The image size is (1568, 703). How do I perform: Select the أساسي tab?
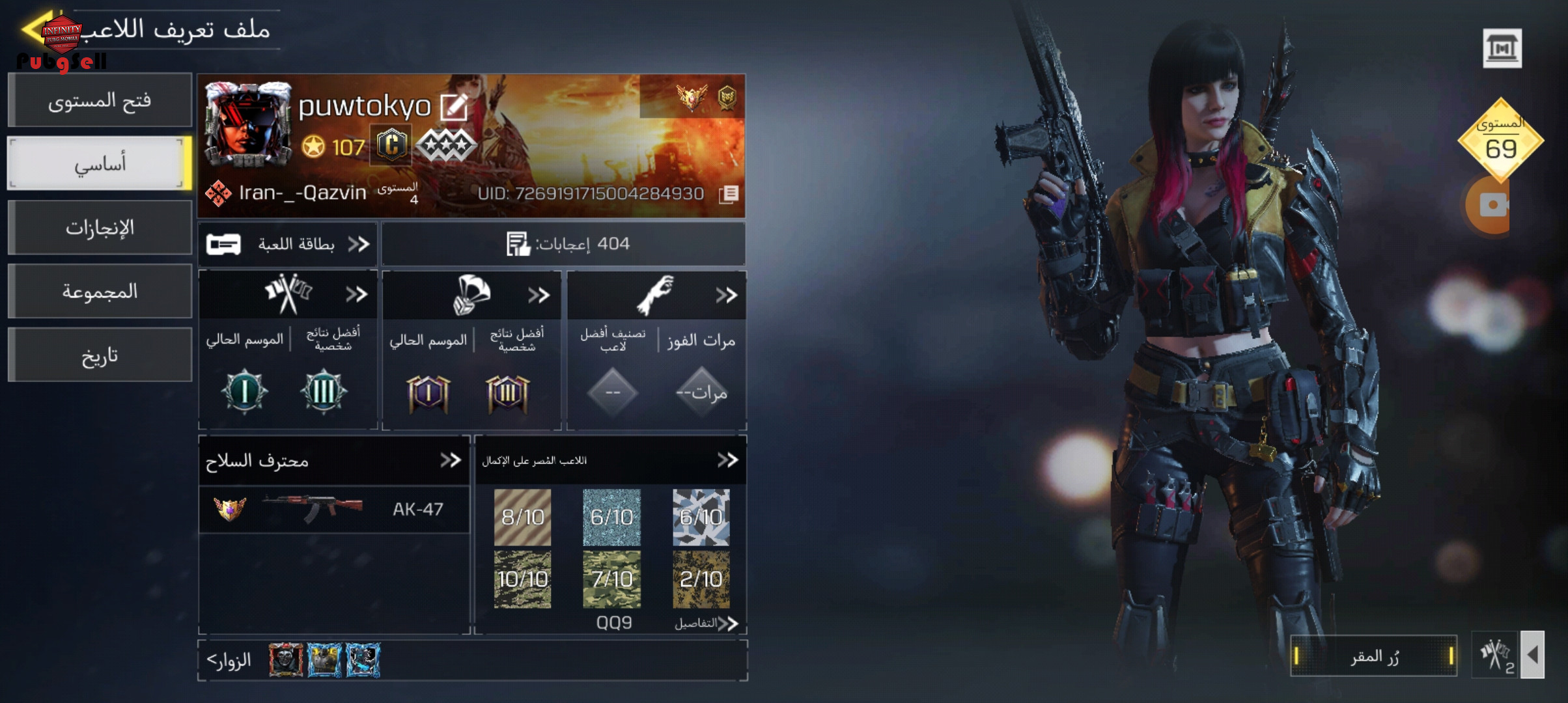pyautogui.click(x=100, y=163)
